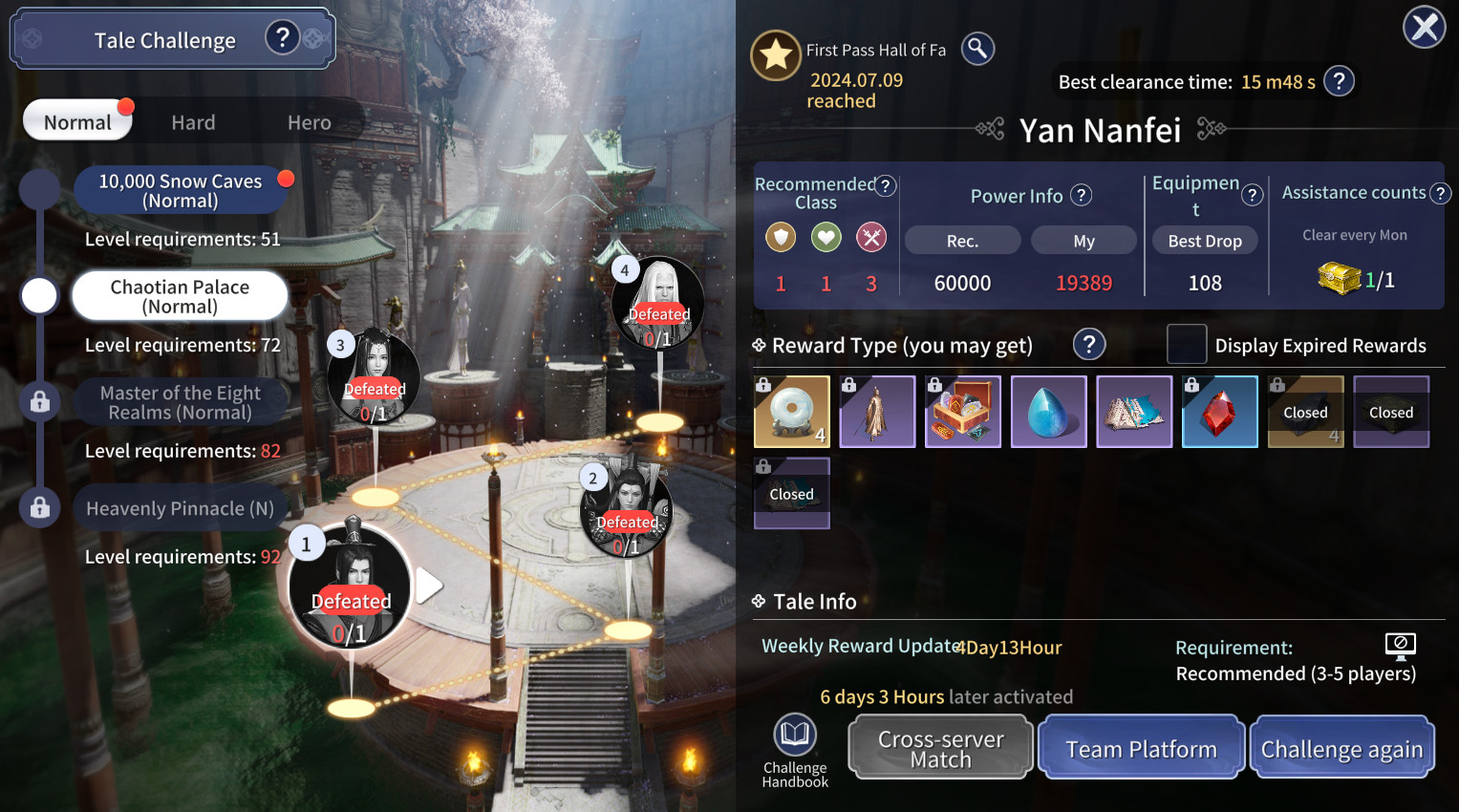This screenshot has height=812, width=1459.
Task: Start a Cross-server Match
Action: click(x=941, y=749)
